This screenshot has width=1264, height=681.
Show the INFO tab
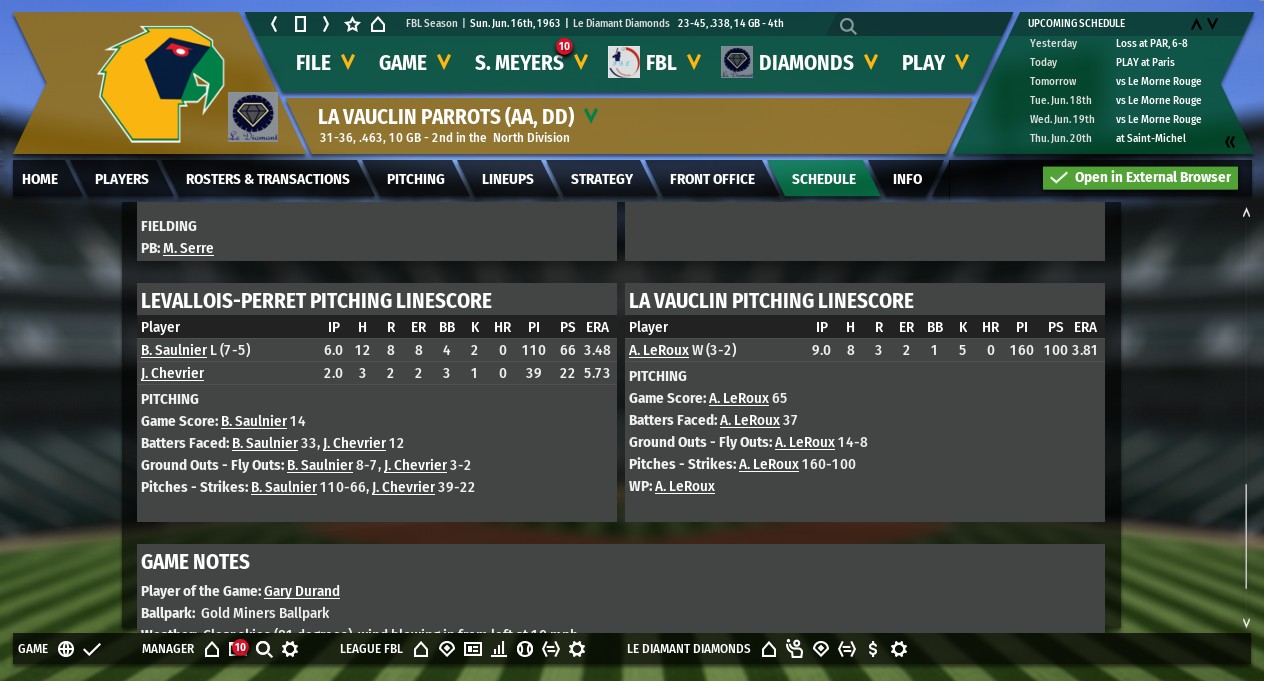click(x=908, y=179)
